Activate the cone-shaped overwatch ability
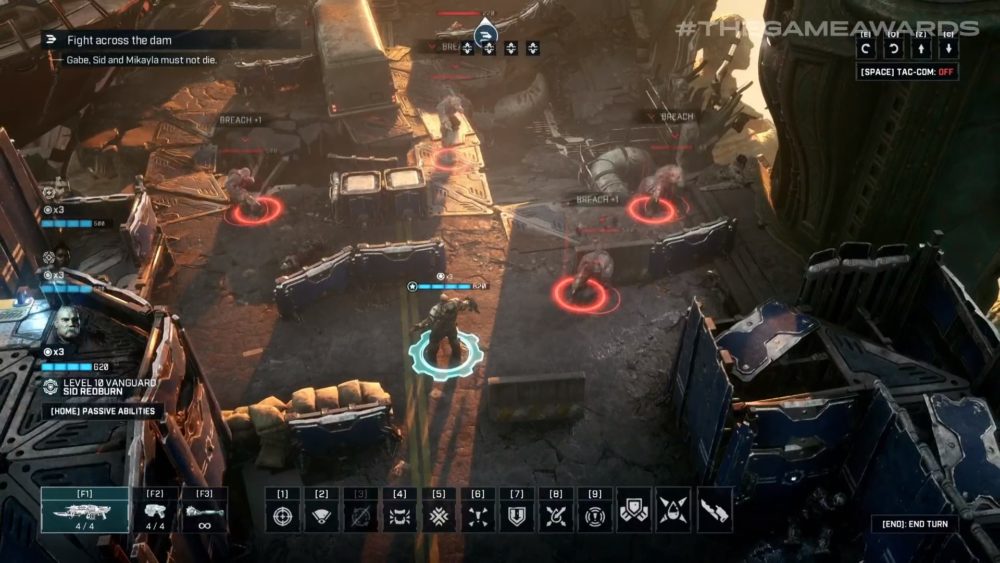The height and width of the screenshot is (563, 1000). coord(322,516)
